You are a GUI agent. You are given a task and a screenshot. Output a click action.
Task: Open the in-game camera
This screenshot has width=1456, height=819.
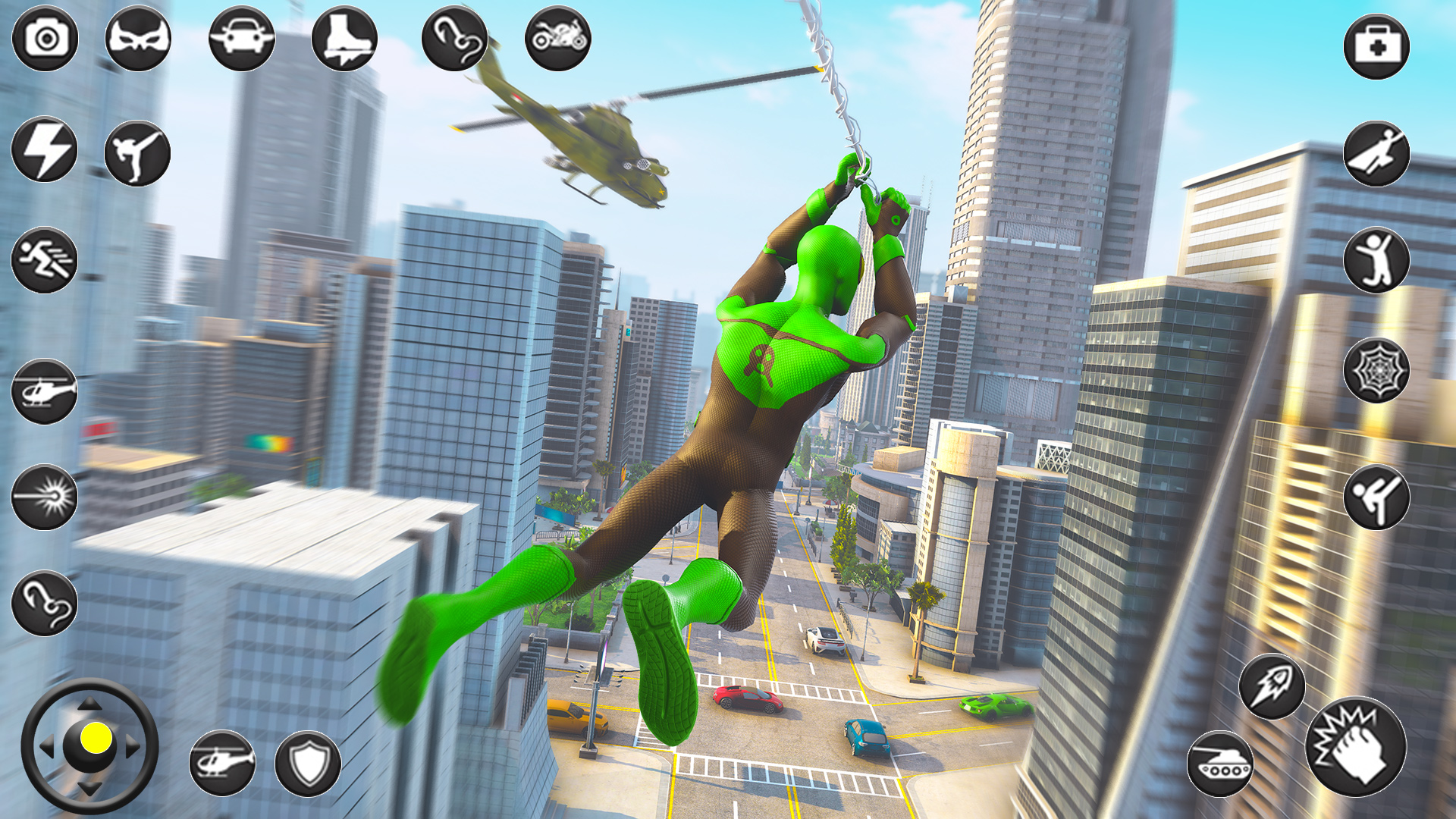(45, 36)
